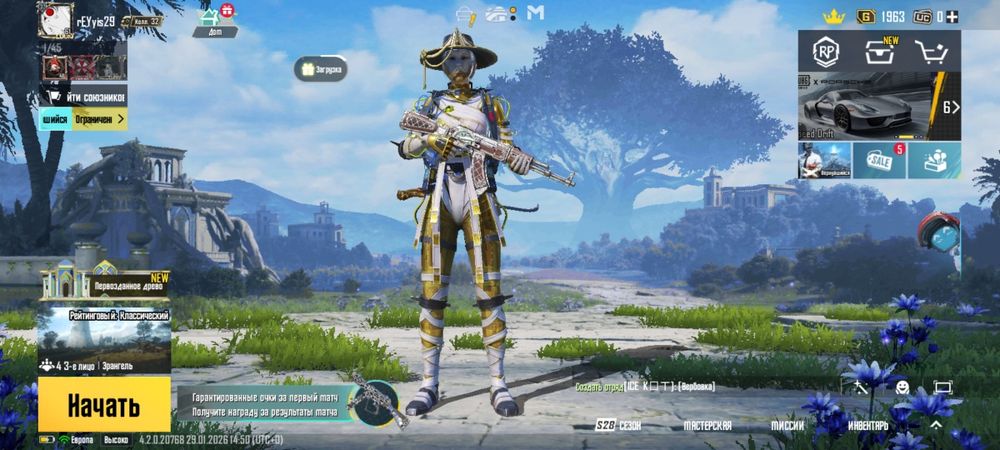Screen dimensions: 1000x450
Task: Open the emote smiley face icon
Action: click(x=901, y=387)
